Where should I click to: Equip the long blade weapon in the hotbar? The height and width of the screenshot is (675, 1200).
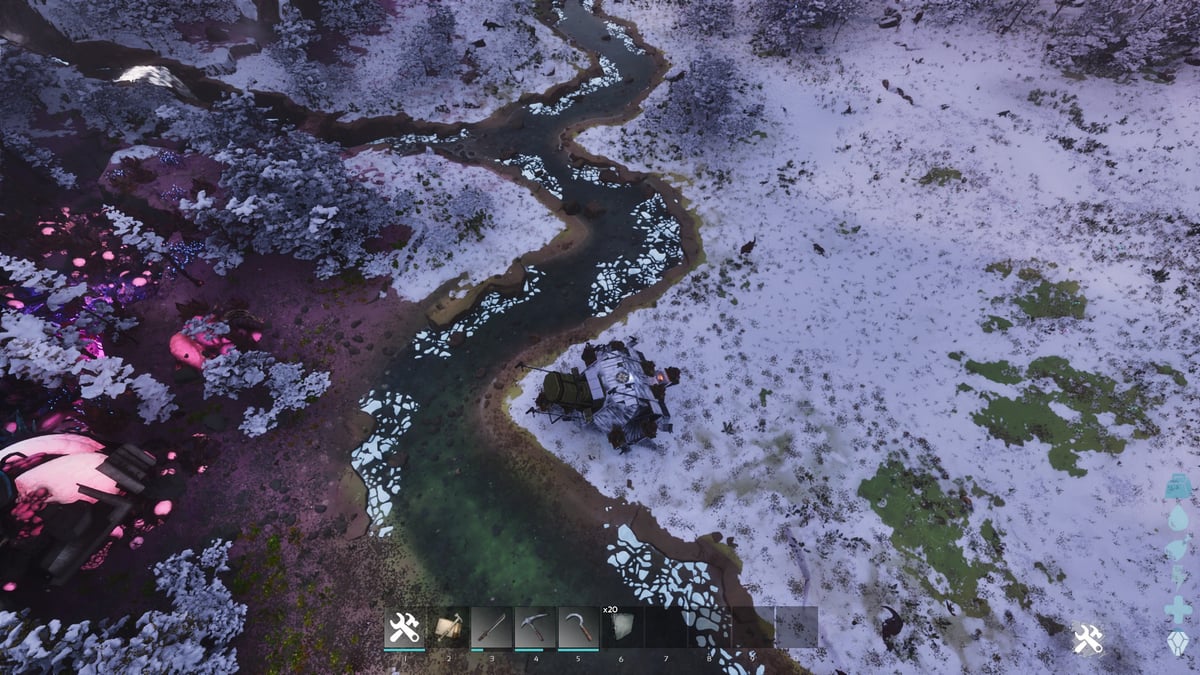click(491, 628)
